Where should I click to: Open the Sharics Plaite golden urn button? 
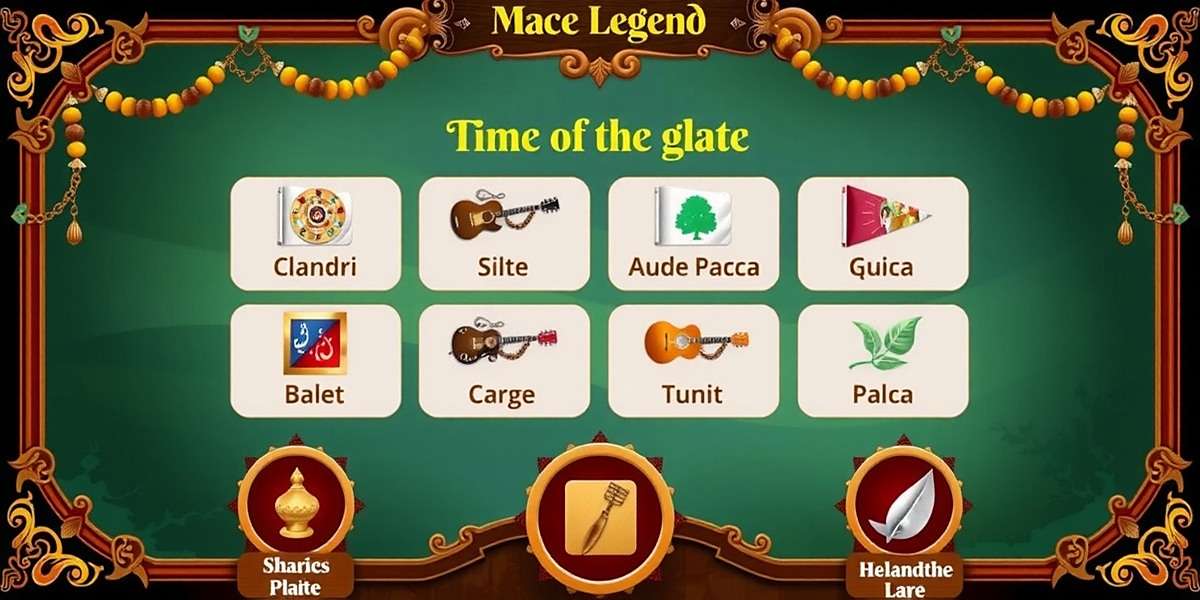tap(296, 505)
